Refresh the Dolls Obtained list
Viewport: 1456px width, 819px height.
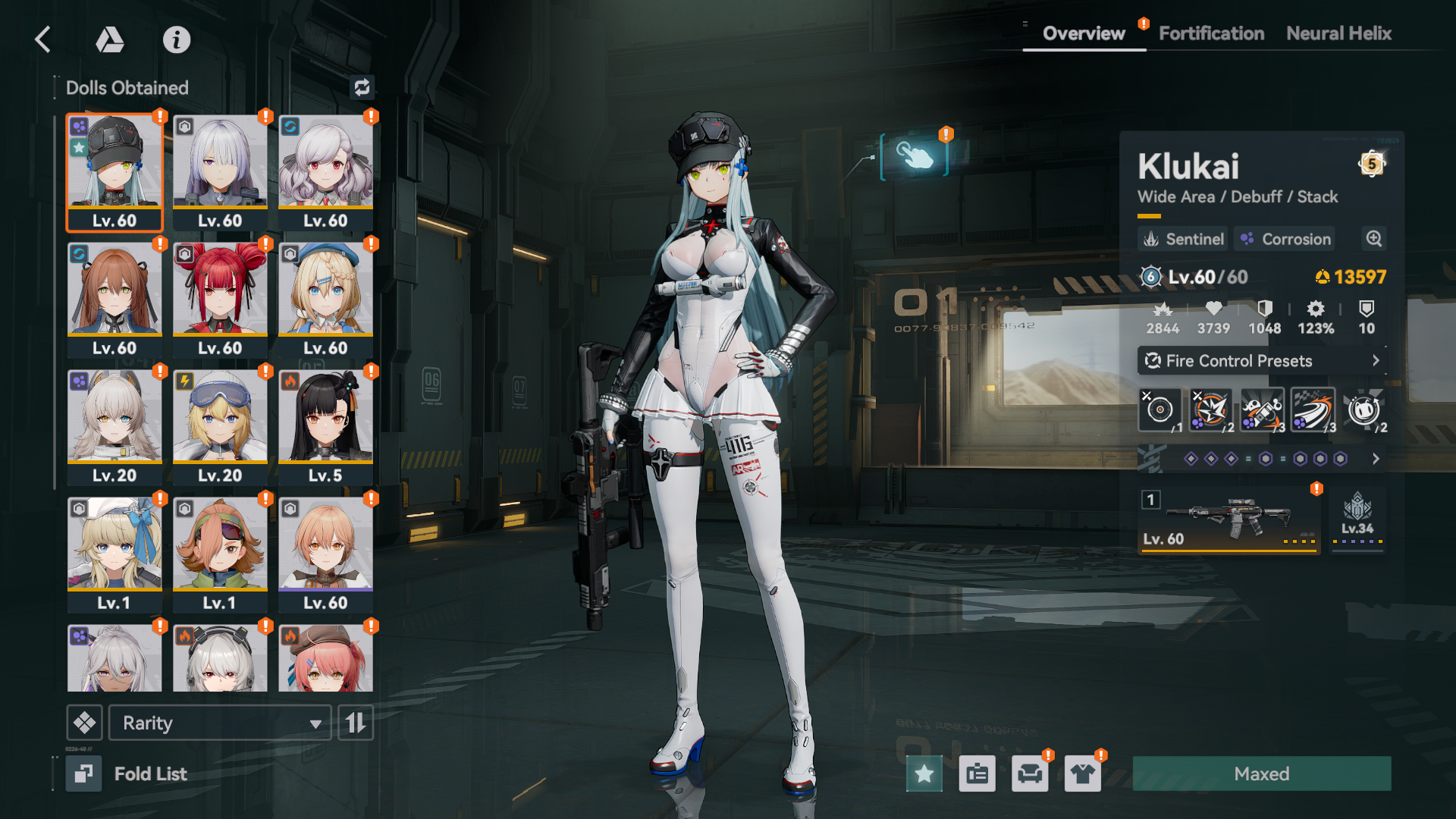(362, 87)
